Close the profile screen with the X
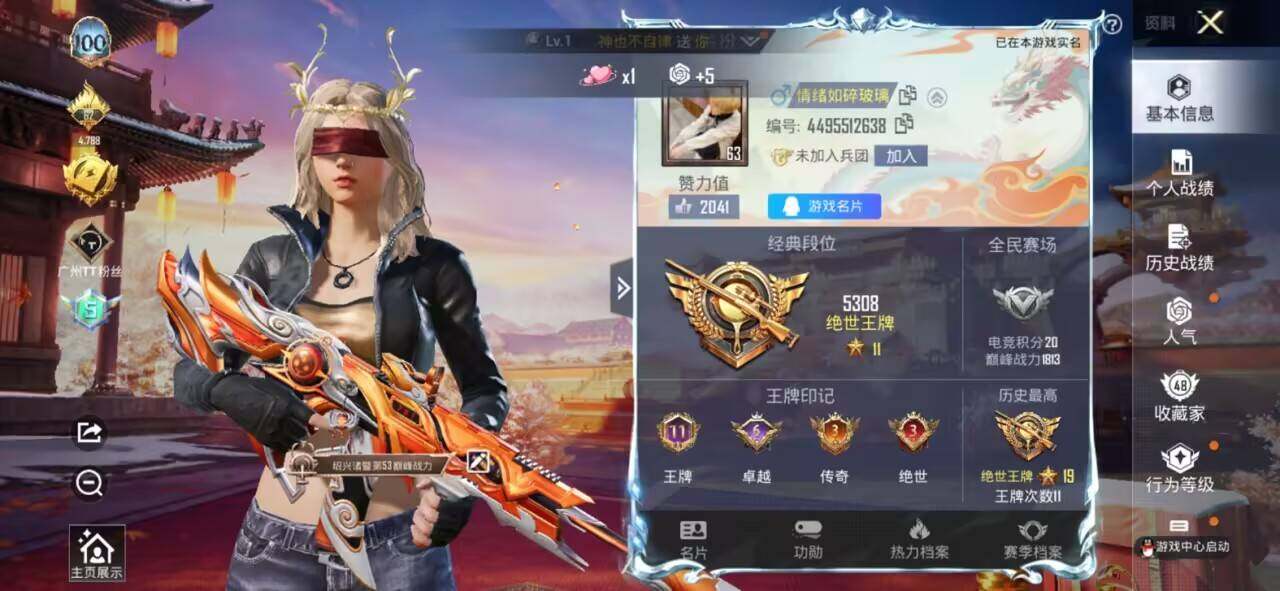 click(x=1210, y=23)
